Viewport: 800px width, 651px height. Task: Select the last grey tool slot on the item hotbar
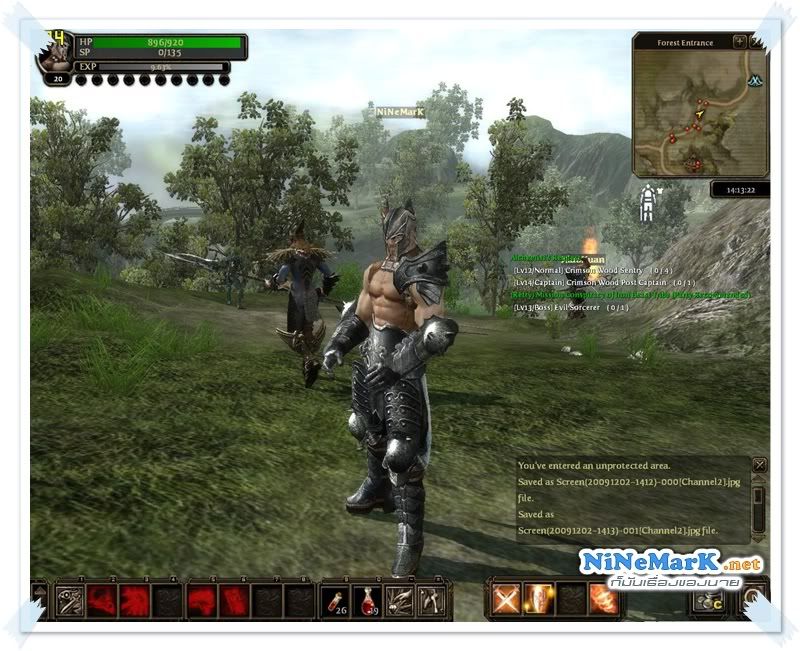(x=431, y=599)
